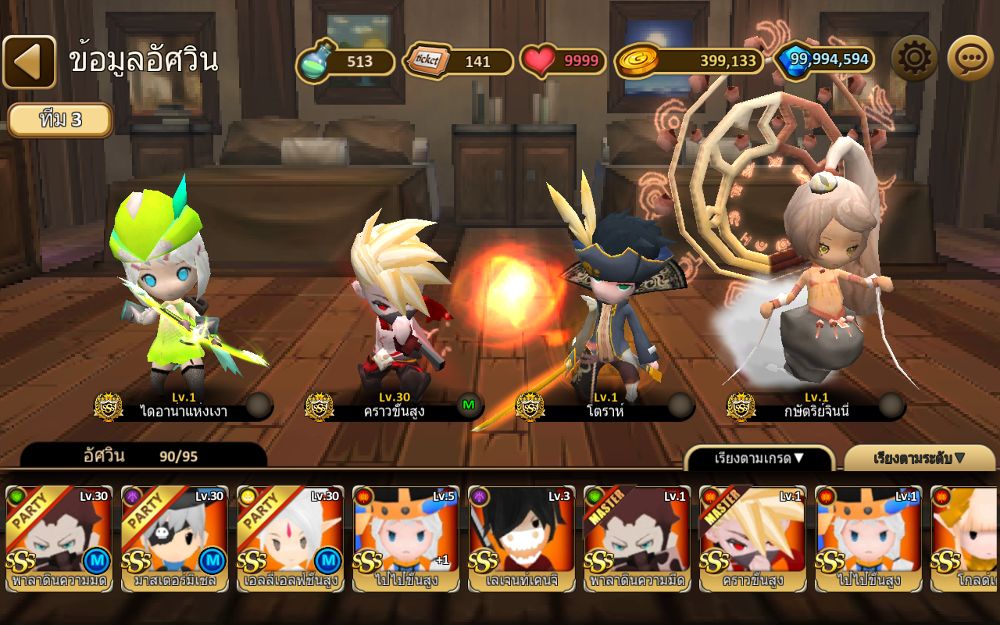The height and width of the screenshot is (625, 1000).
Task: Open the Team 3 selector
Action: click(60, 120)
